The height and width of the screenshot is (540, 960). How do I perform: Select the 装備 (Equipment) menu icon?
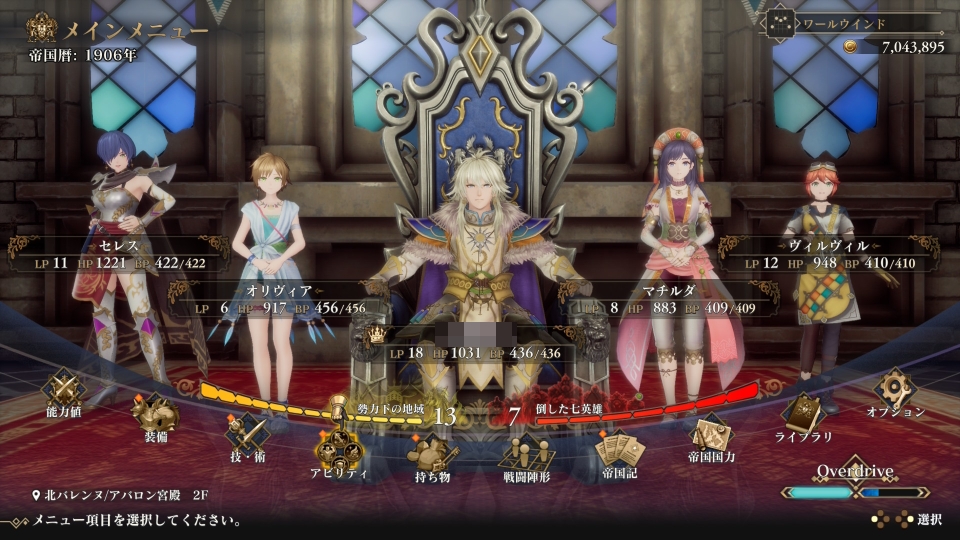tap(154, 412)
